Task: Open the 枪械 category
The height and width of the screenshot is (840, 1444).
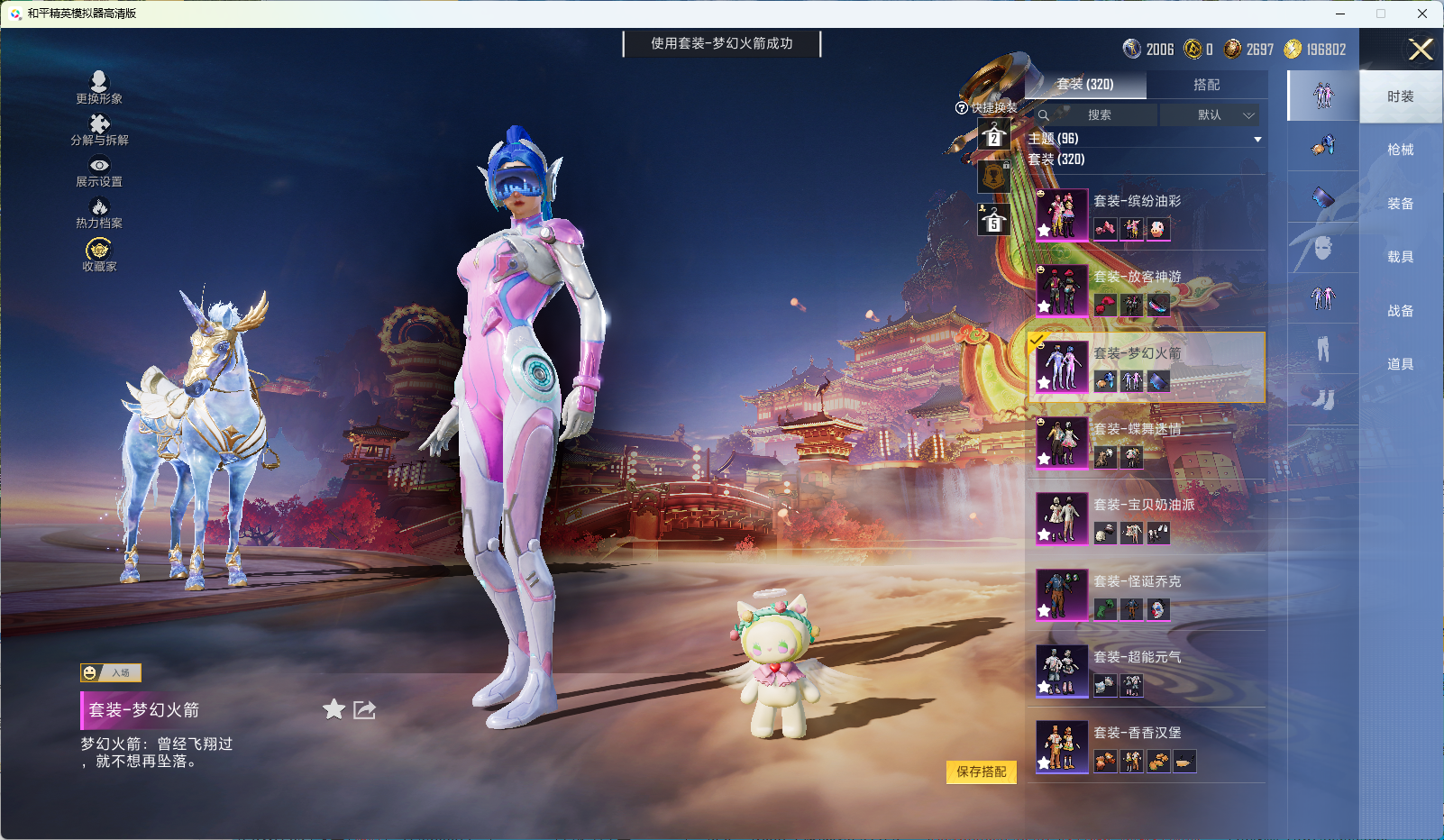Action: pos(1400,150)
